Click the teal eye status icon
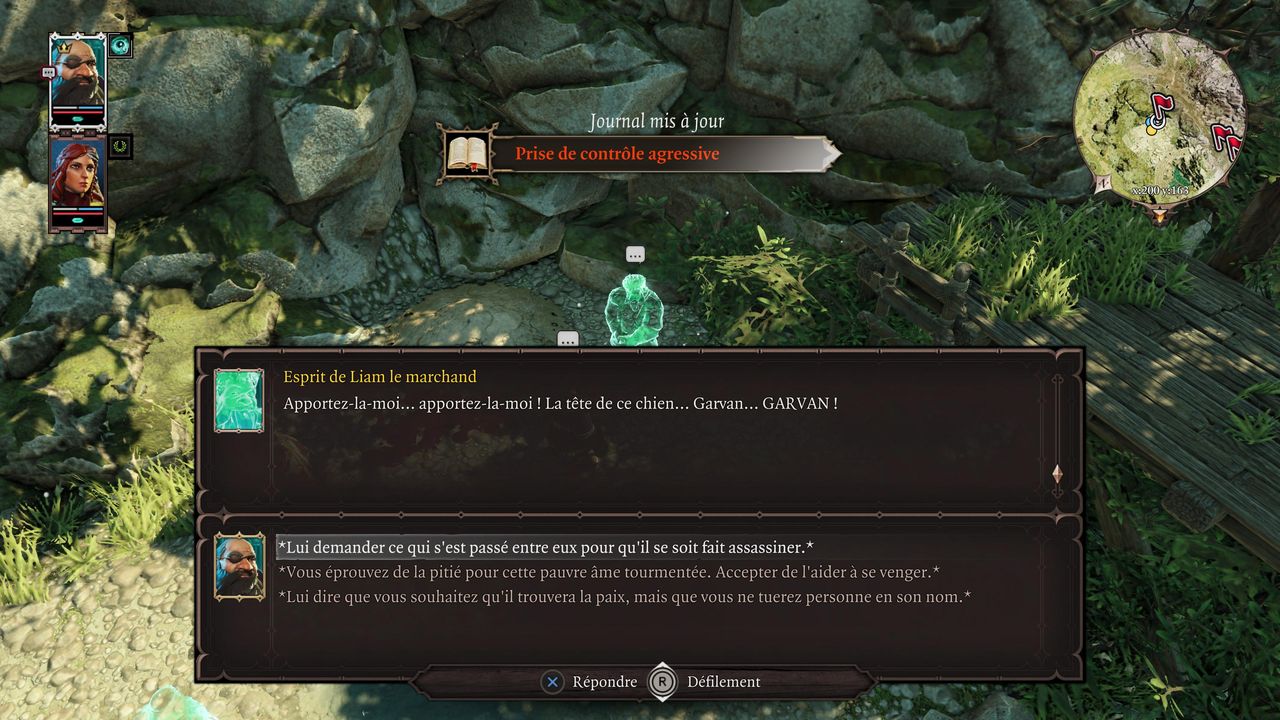1280x720 pixels. click(x=121, y=45)
